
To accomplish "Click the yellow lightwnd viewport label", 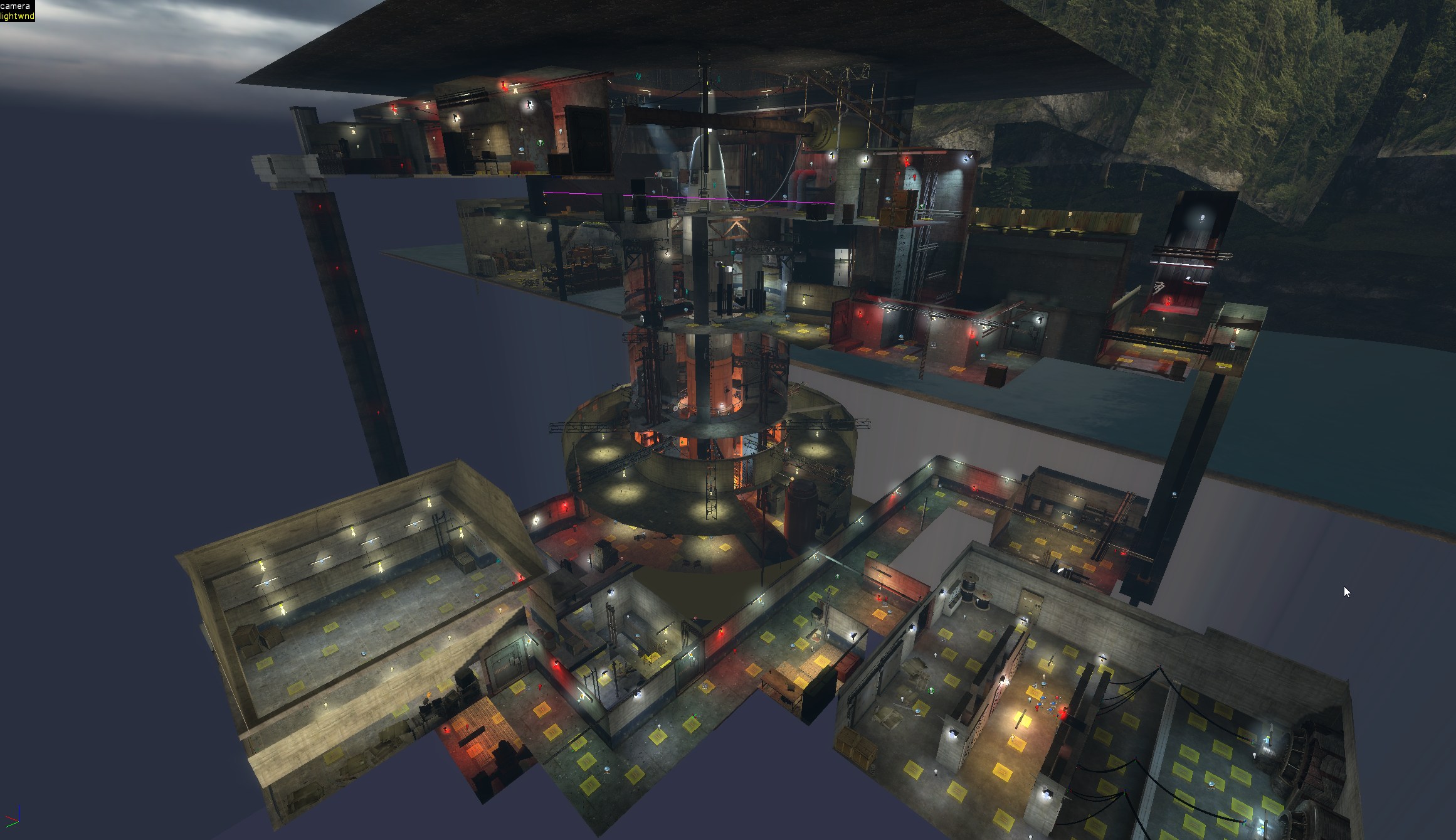I will [x=17, y=15].
